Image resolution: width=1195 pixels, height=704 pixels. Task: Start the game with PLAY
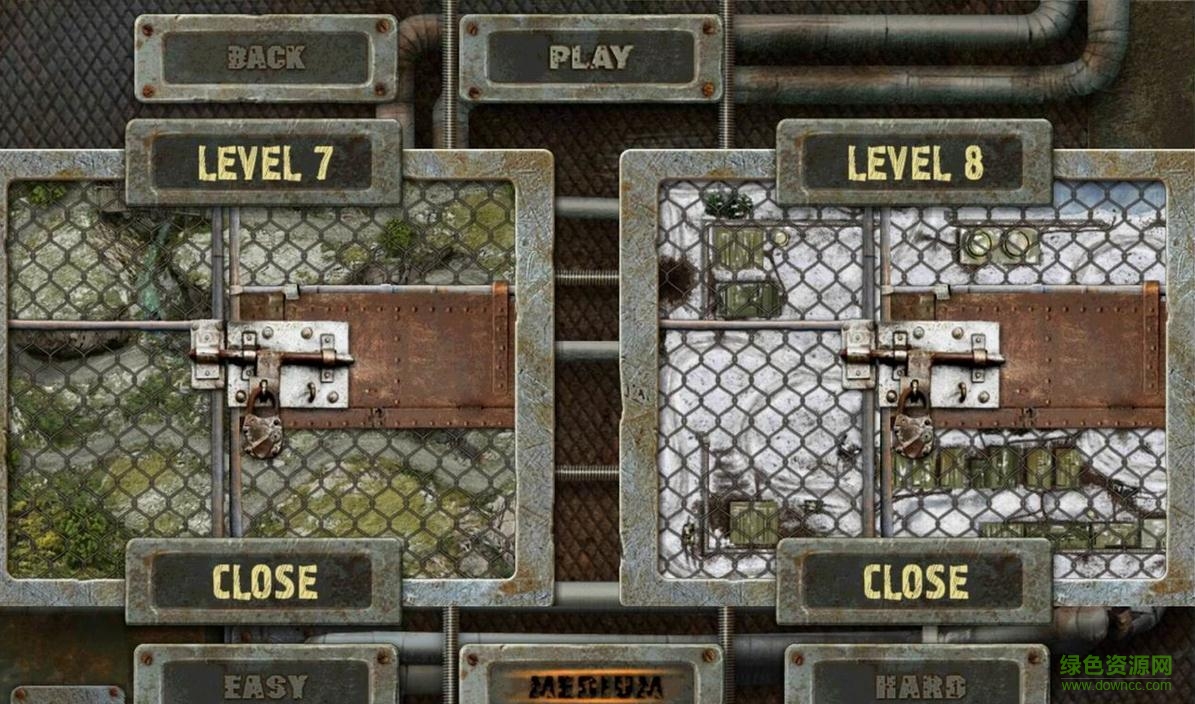tap(590, 58)
